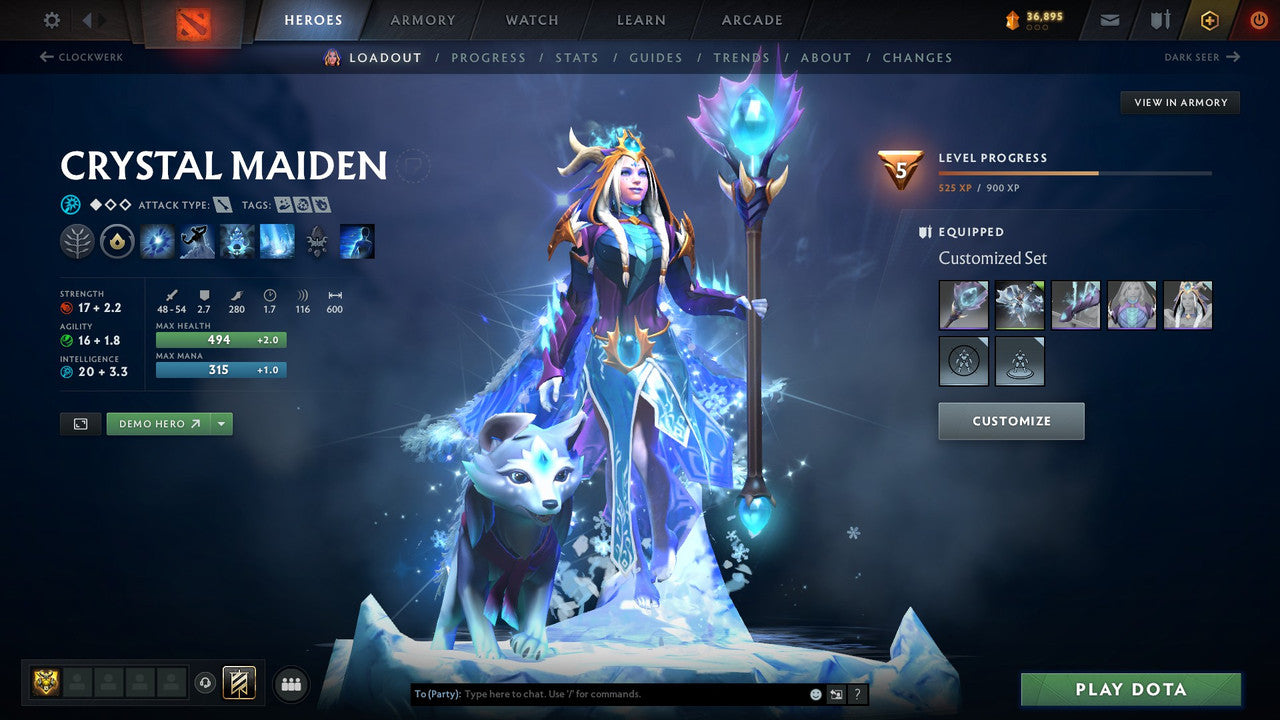Switch to the Stats tab

[577, 57]
